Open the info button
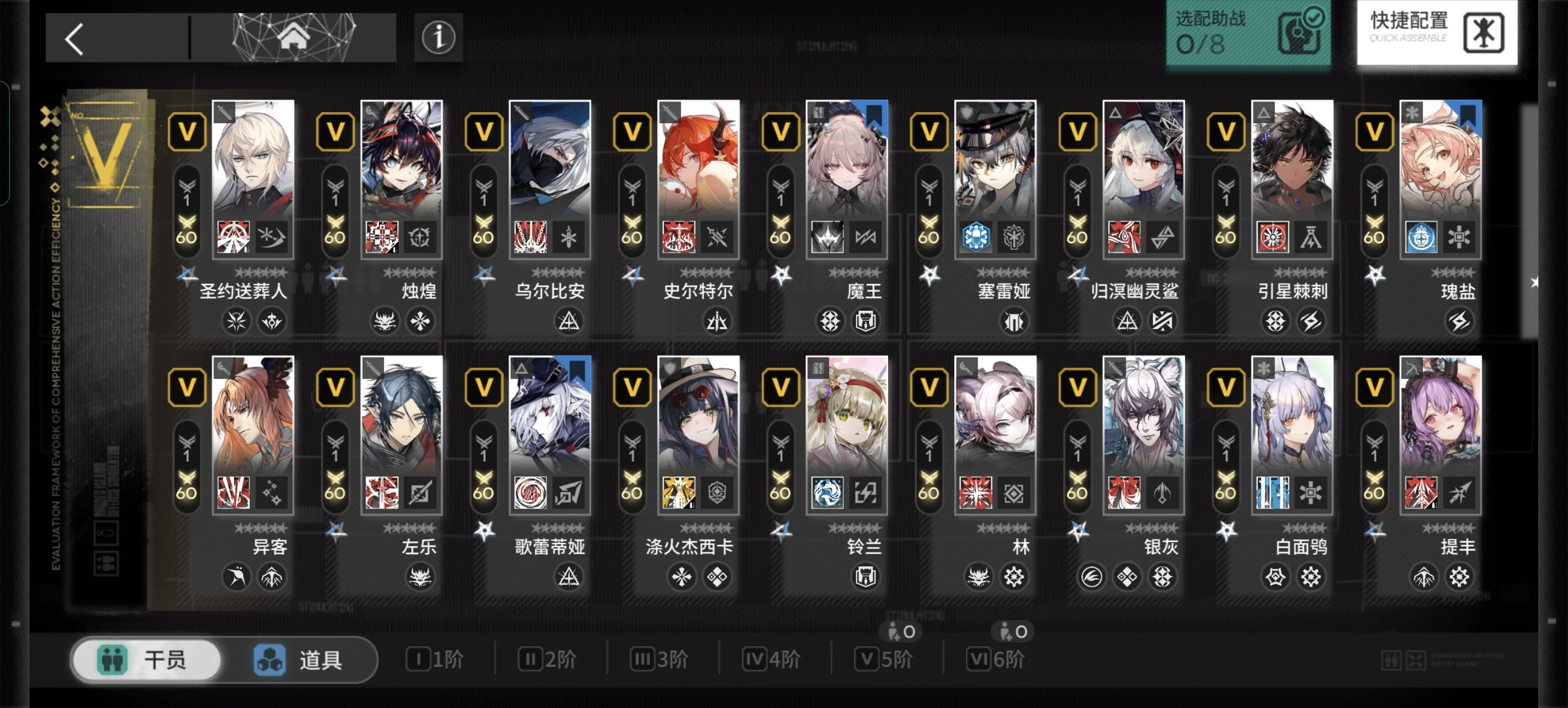Viewport: 1568px width, 708px height. 438,38
